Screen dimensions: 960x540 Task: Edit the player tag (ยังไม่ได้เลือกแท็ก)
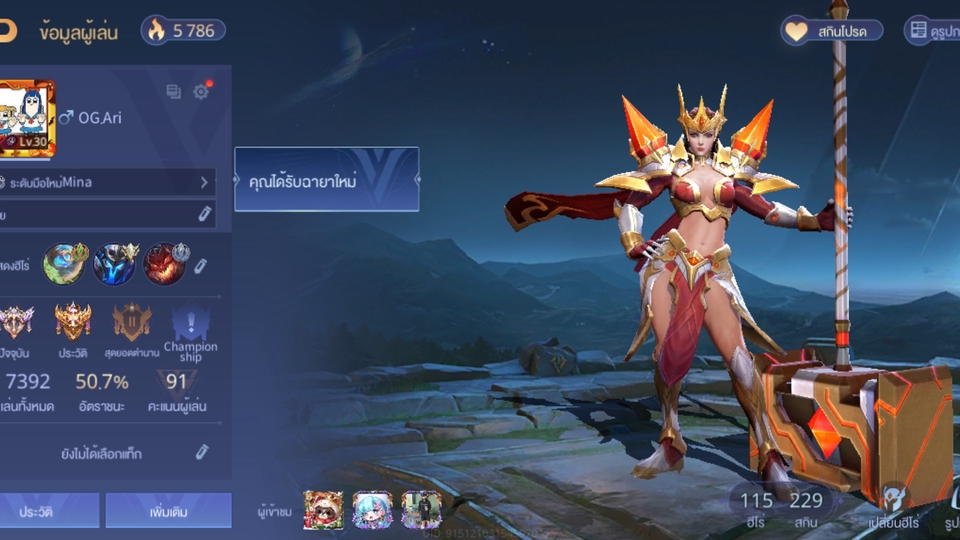201,453
